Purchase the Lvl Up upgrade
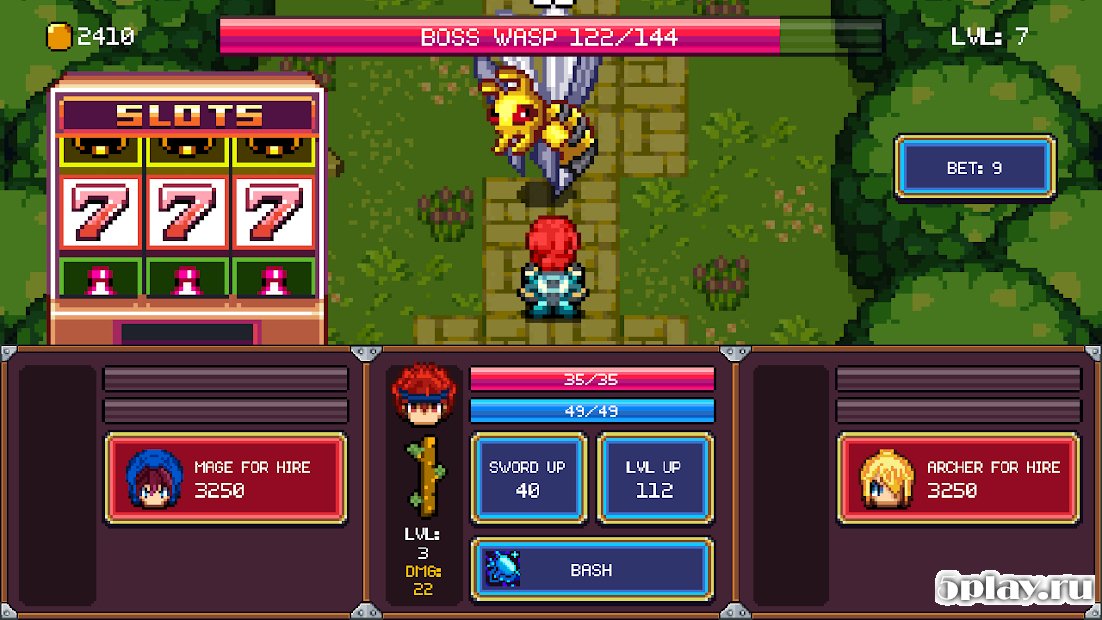 point(655,478)
